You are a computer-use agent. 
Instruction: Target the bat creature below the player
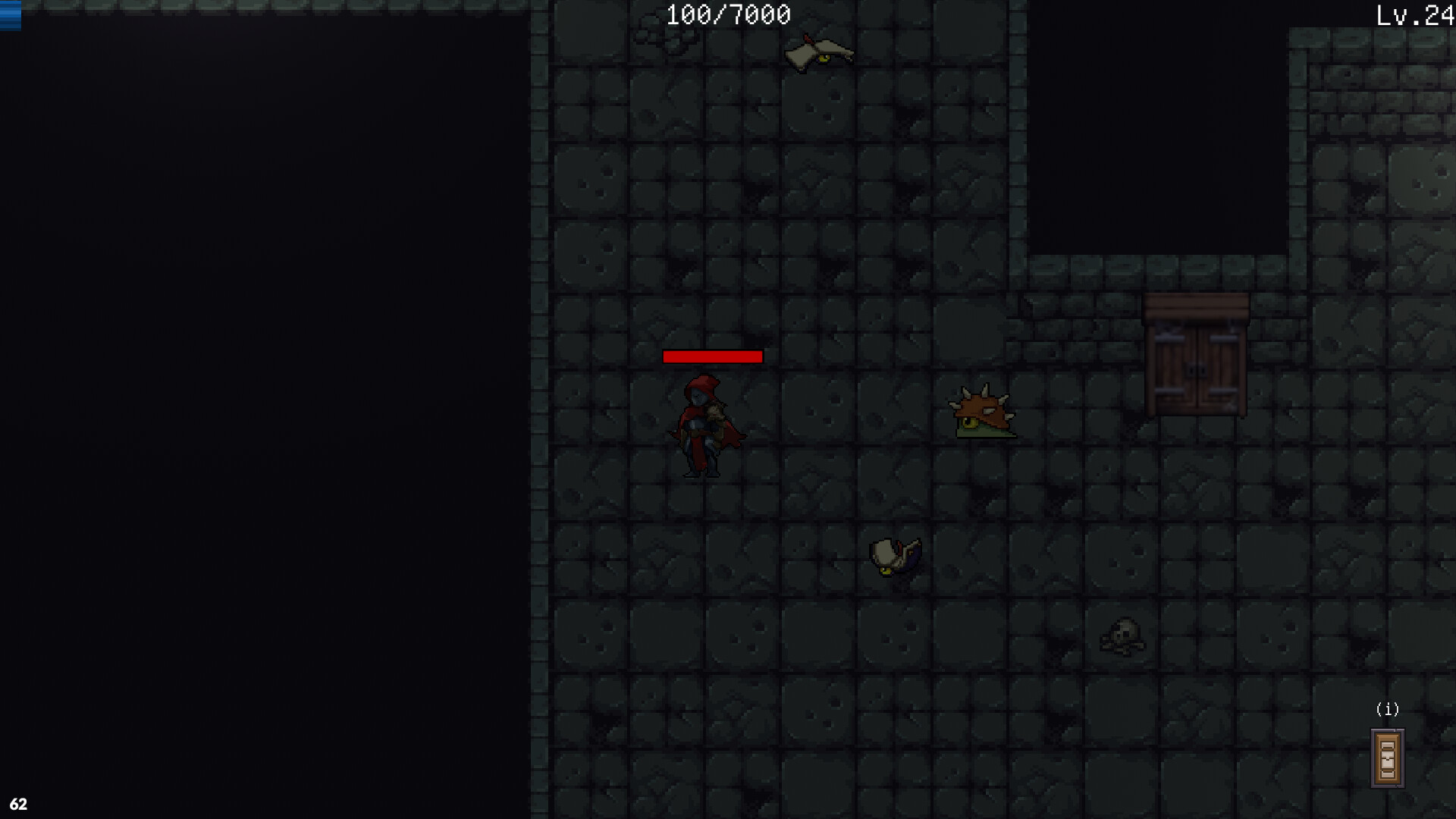tap(895, 554)
